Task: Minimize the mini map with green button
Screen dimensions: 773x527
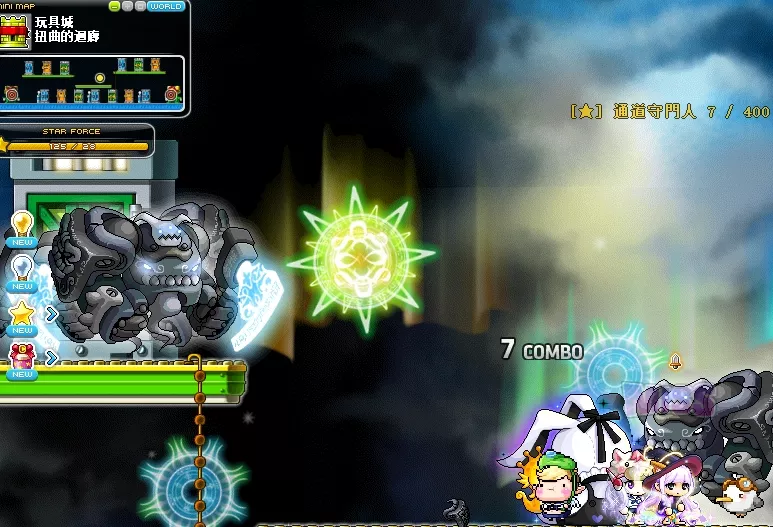Action: 115,6
